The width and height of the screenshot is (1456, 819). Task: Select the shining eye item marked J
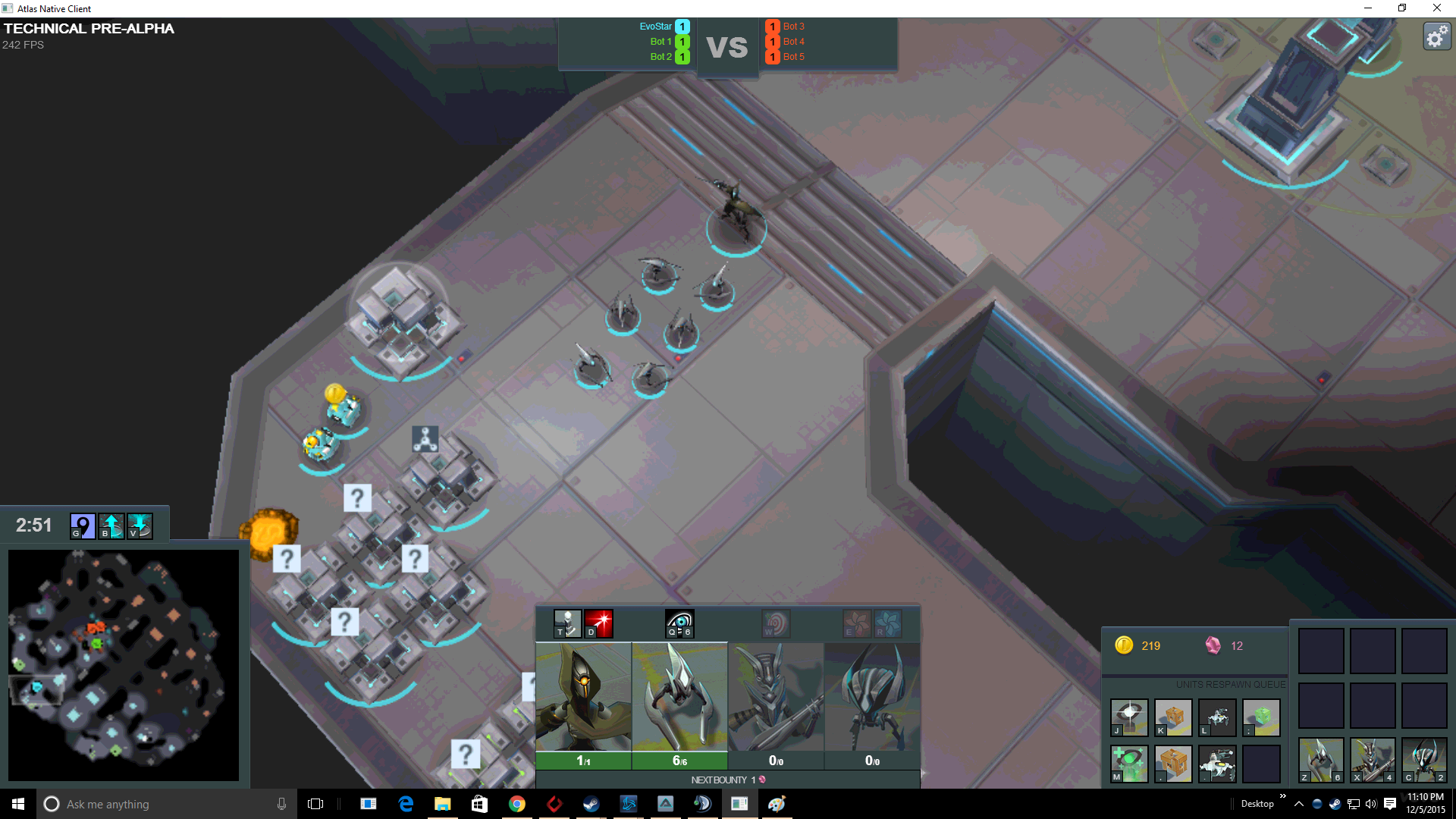pos(1129,717)
